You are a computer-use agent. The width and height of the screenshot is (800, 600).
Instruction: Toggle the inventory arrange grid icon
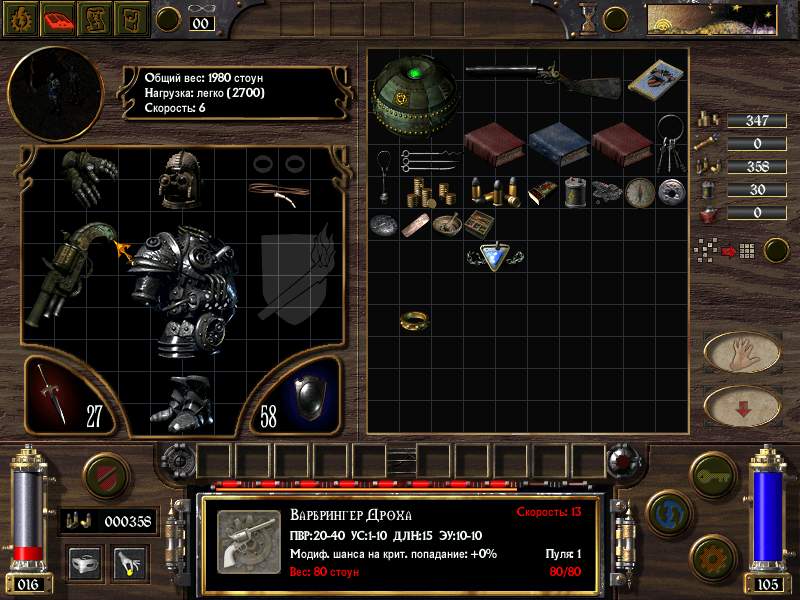tap(709, 249)
